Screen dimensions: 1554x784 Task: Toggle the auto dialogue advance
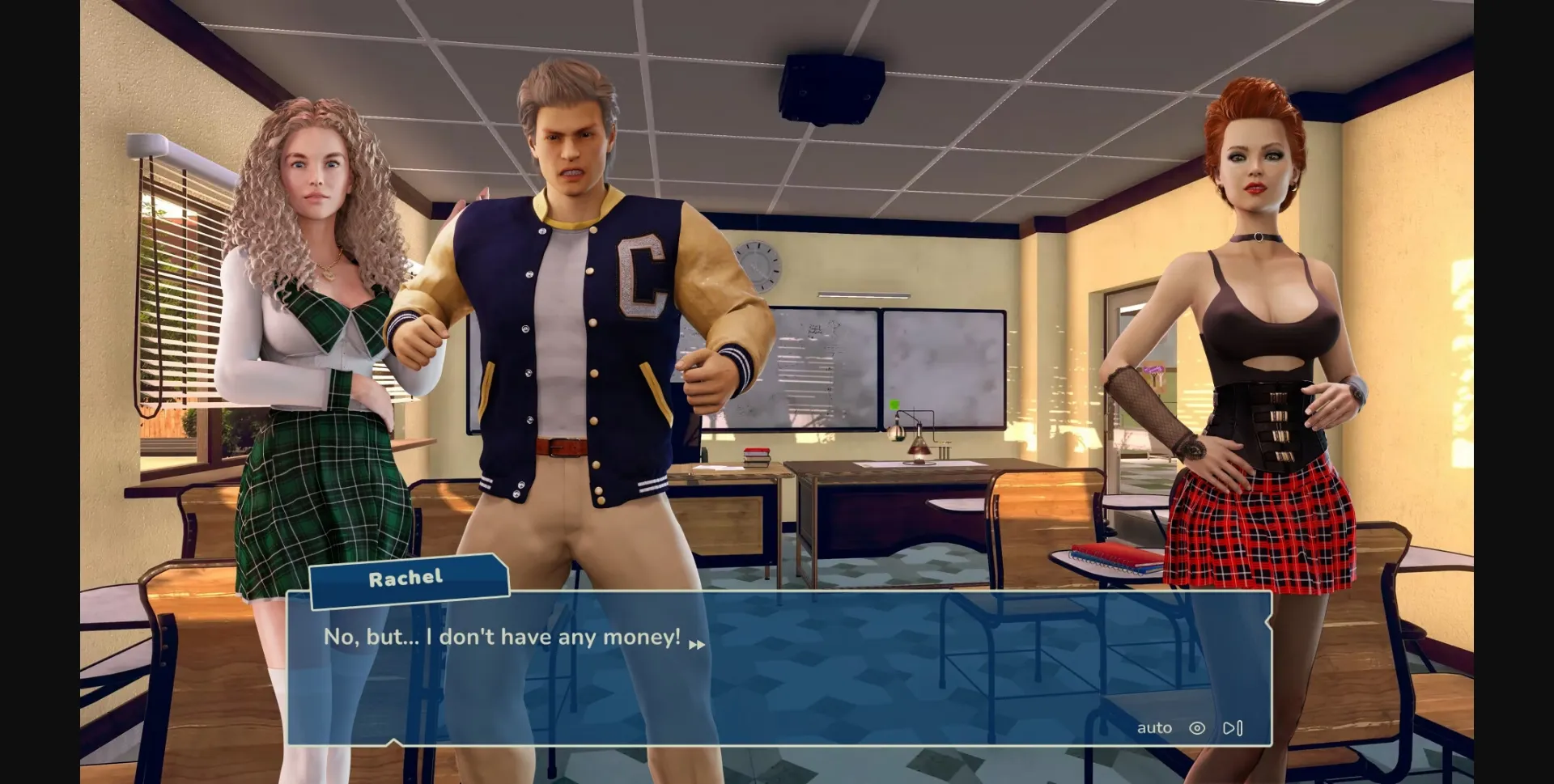1154,728
